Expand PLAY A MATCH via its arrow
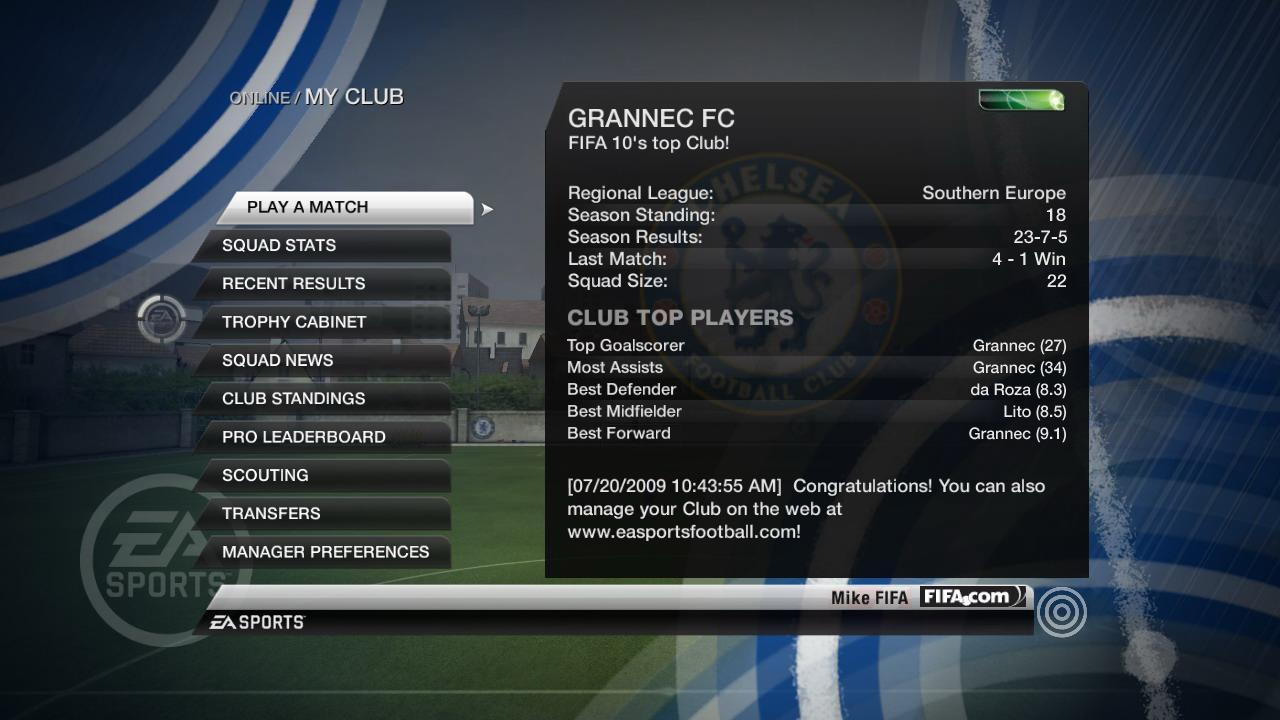The height and width of the screenshot is (720, 1280). coord(486,210)
